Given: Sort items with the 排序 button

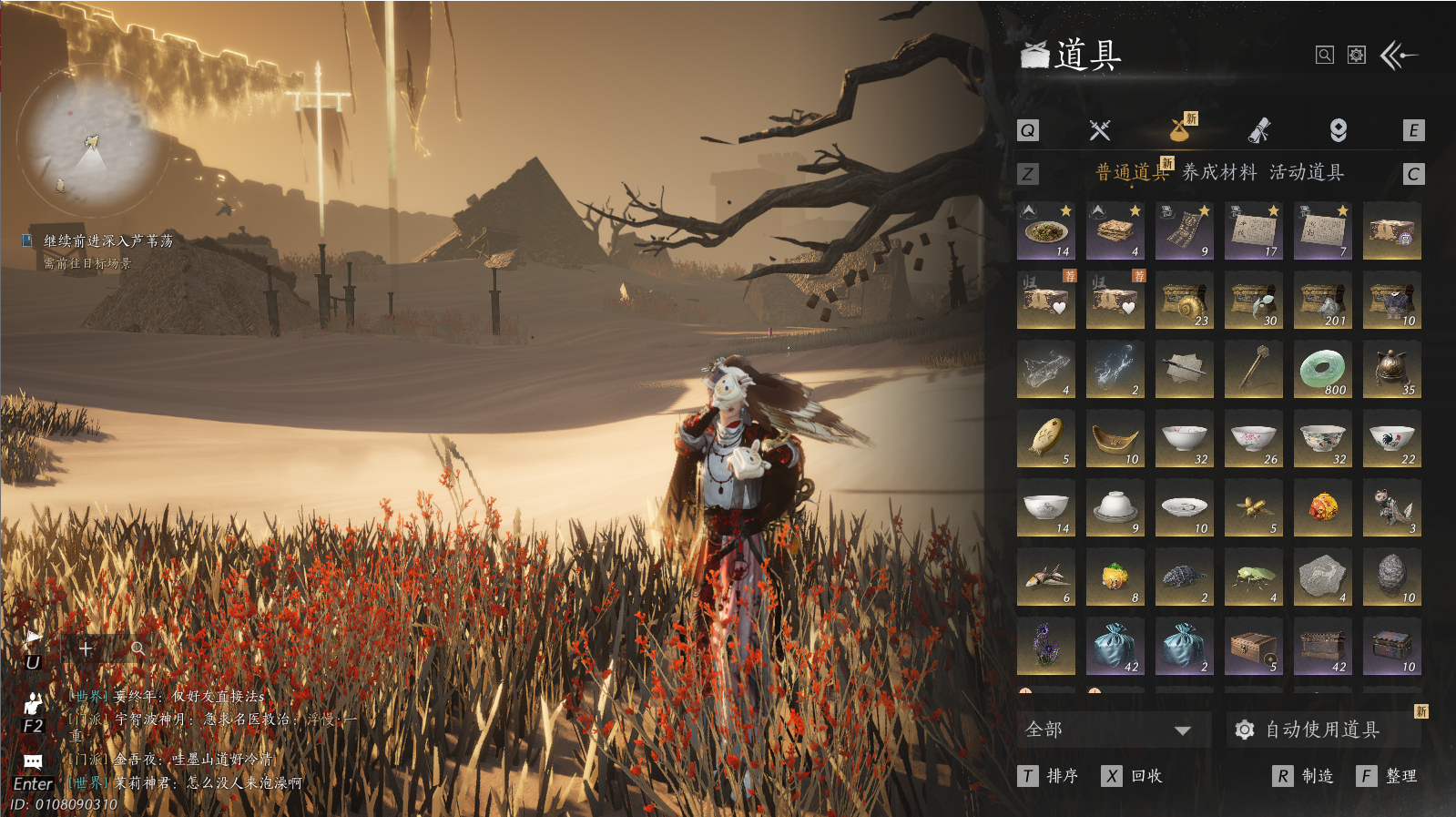Looking at the screenshot, I should point(1050,776).
